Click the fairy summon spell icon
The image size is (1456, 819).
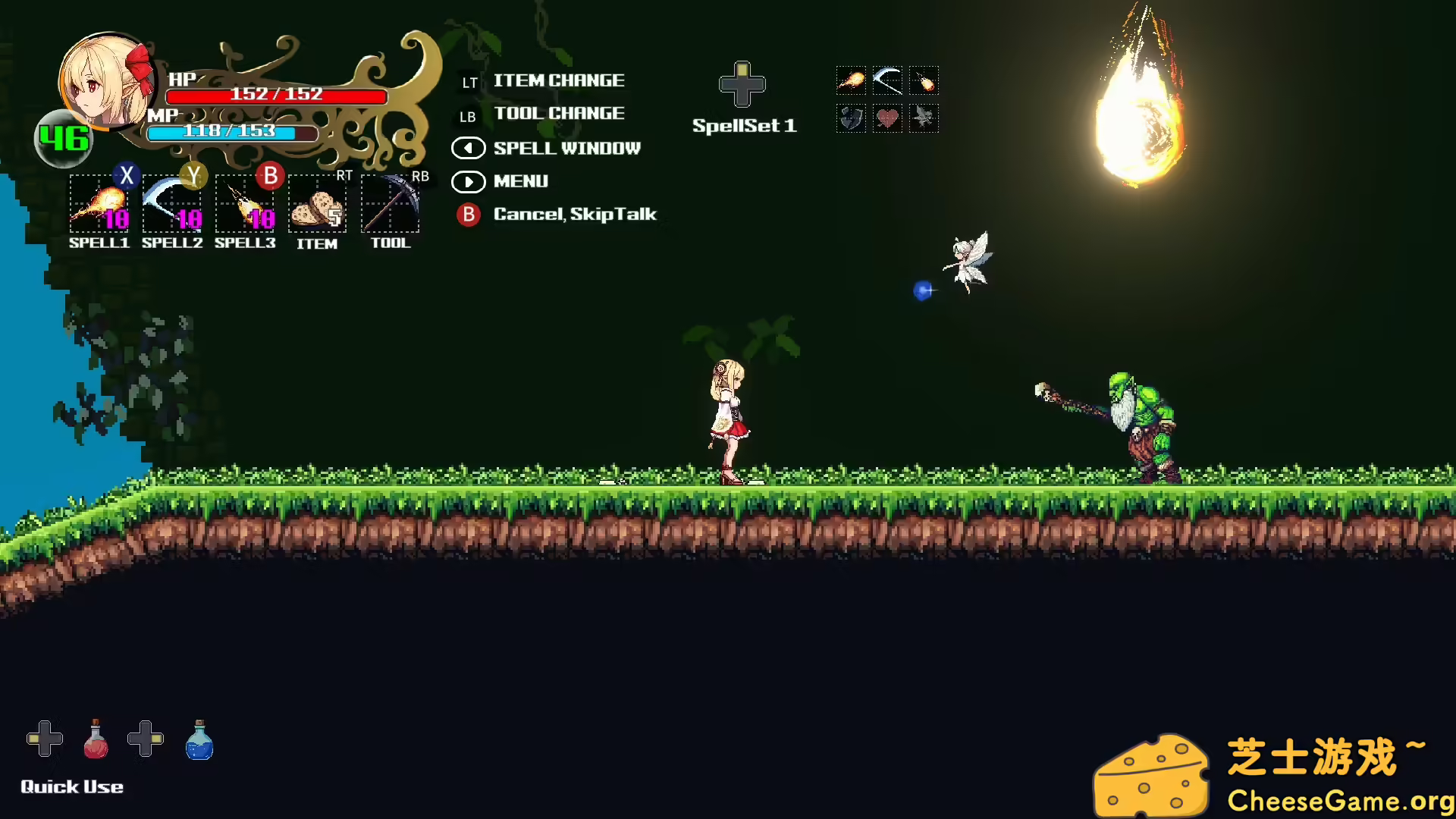[x=924, y=119]
